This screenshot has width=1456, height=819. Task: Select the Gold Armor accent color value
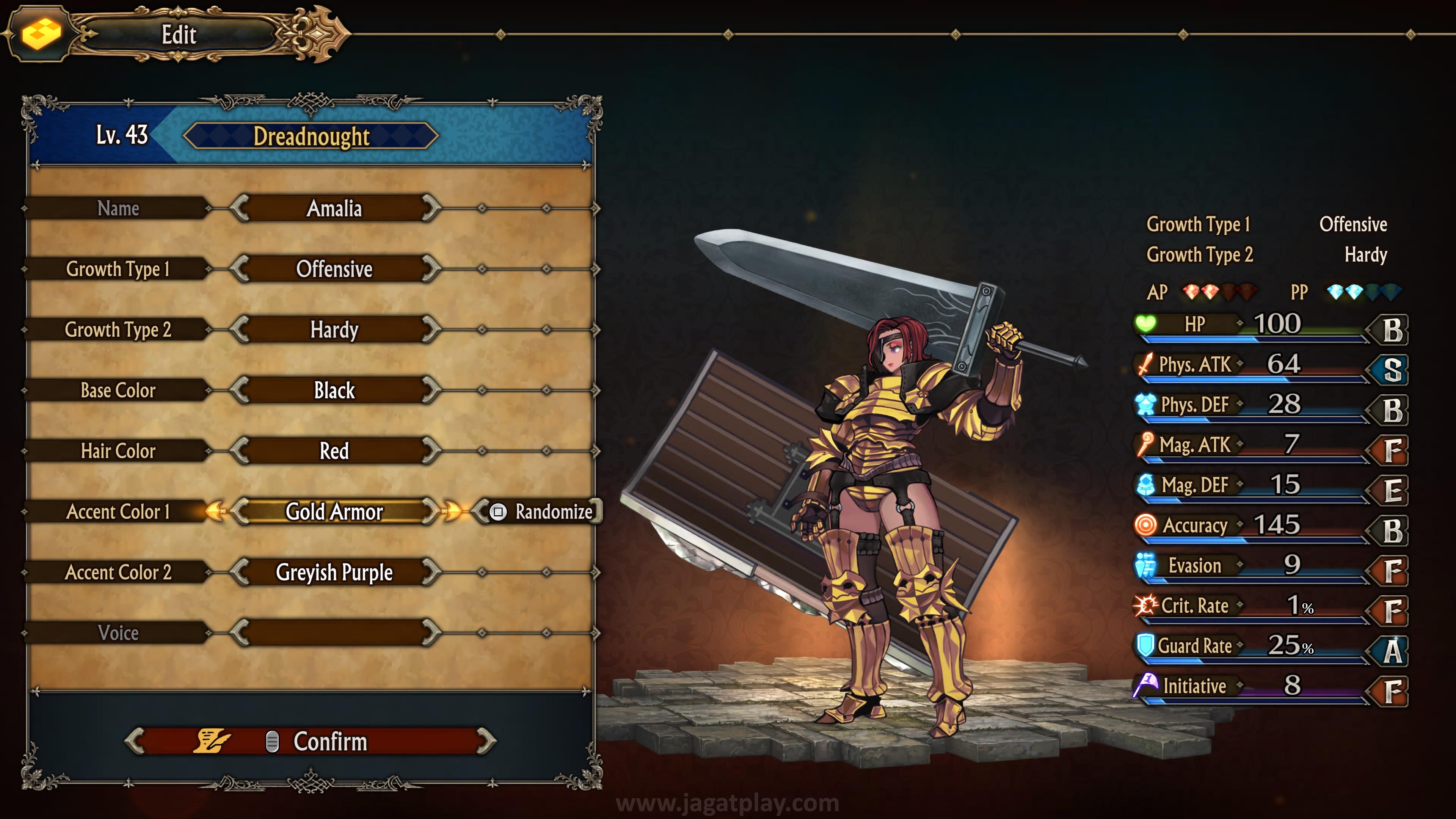click(334, 511)
